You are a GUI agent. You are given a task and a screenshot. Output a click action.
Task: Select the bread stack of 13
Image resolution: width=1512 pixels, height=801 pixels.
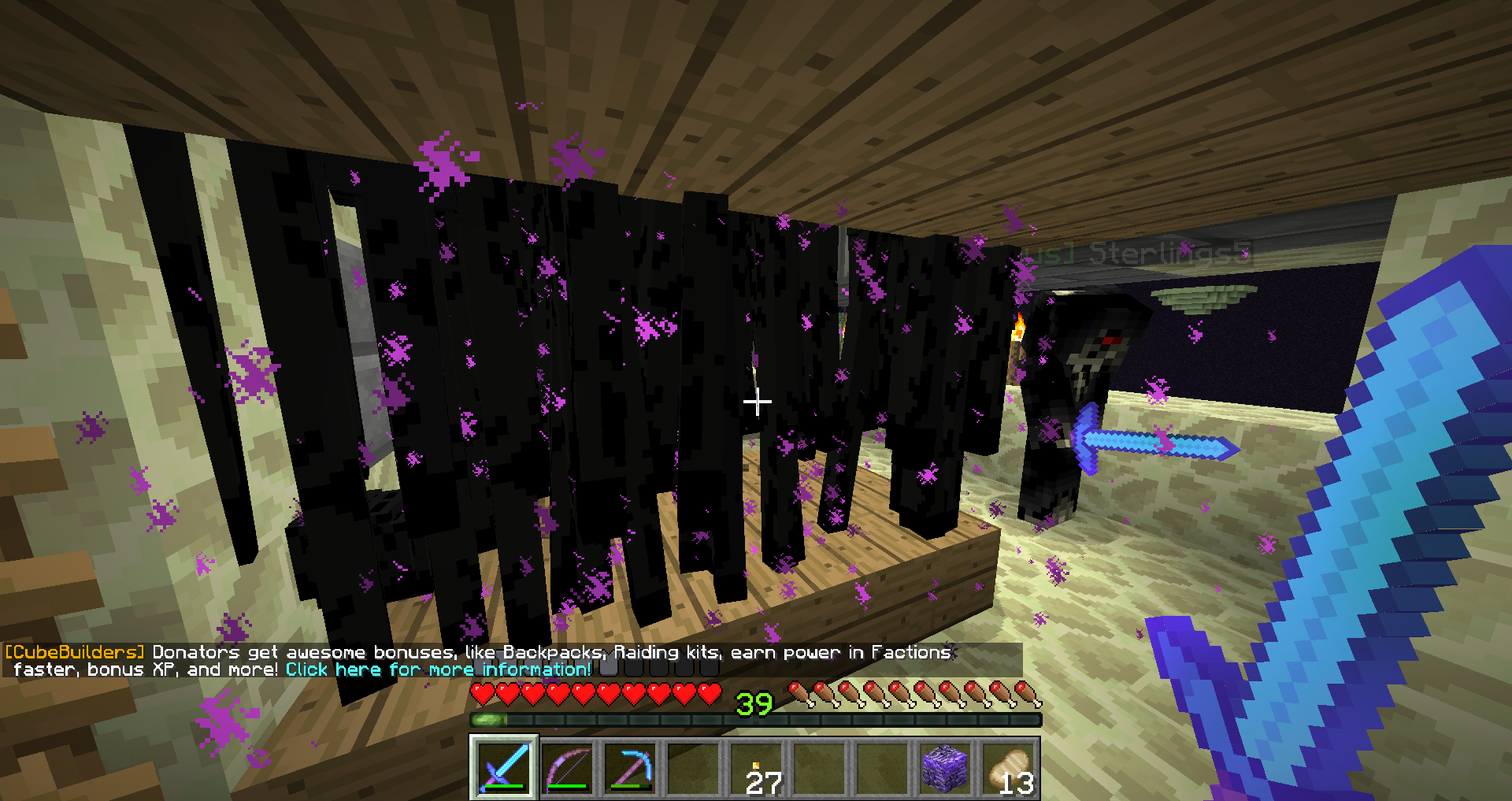1008,768
